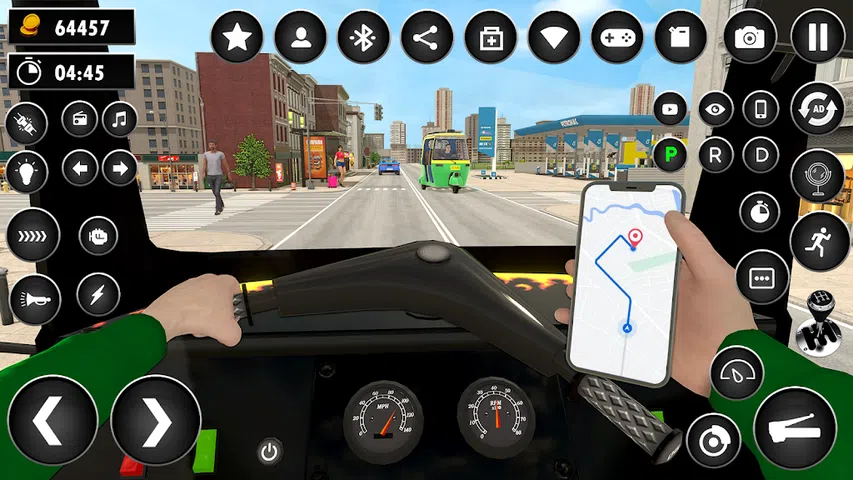Viewport: 853px width, 480px height.
Task: Select the first aid kit icon
Action: [x=491, y=37]
